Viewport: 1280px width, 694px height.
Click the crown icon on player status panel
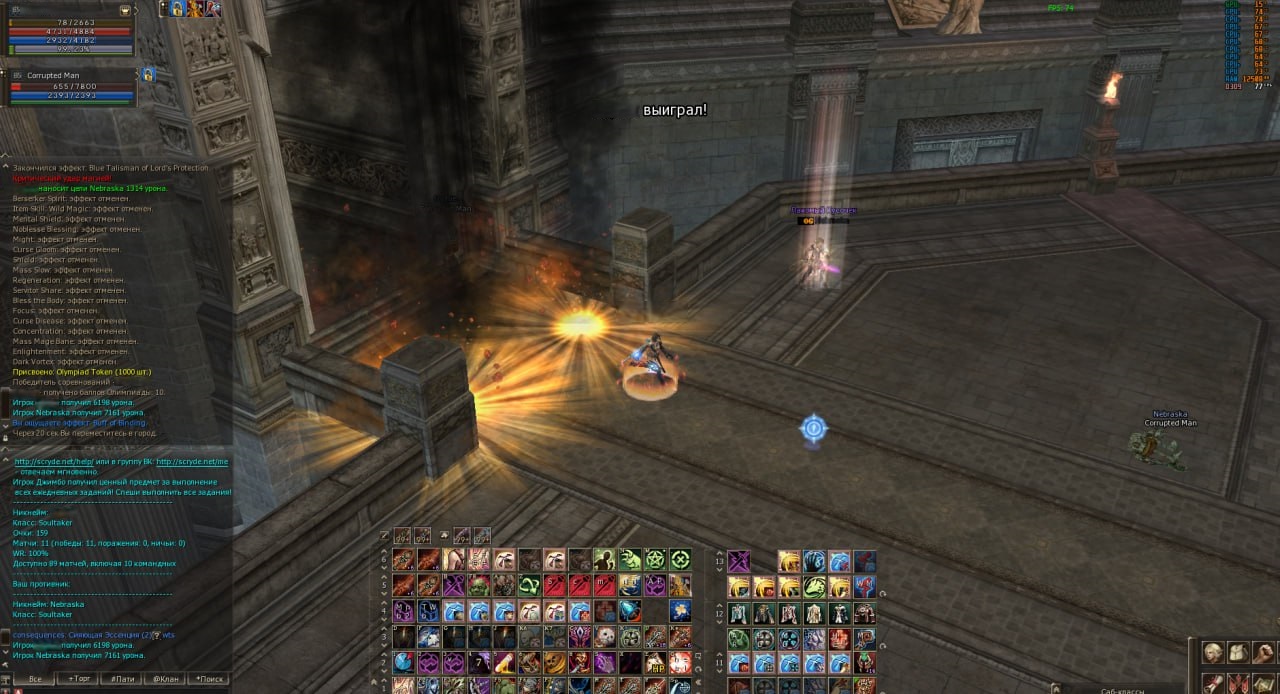(x=125, y=10)
